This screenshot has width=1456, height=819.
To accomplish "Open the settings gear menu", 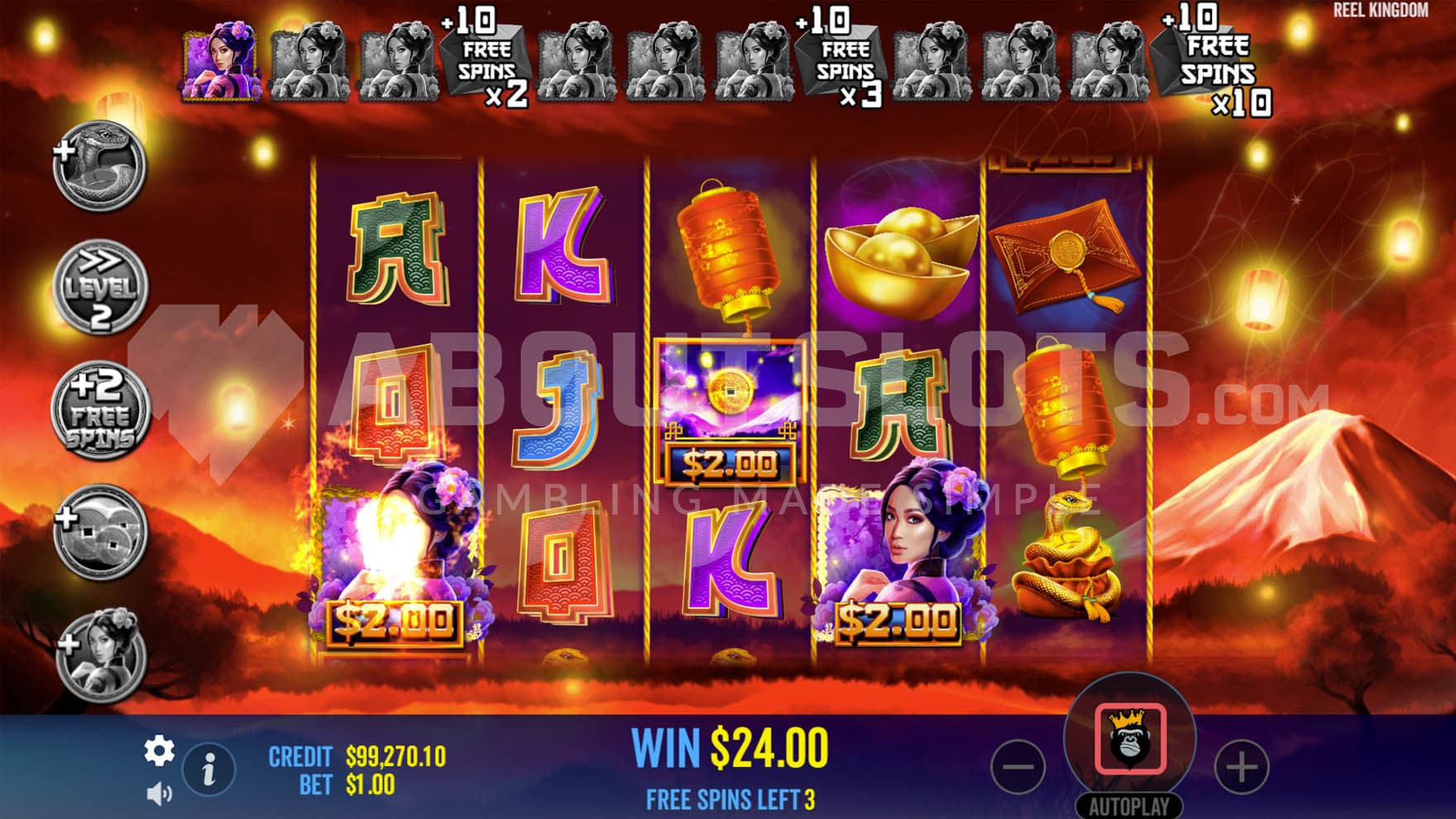I will coord(159,750).
